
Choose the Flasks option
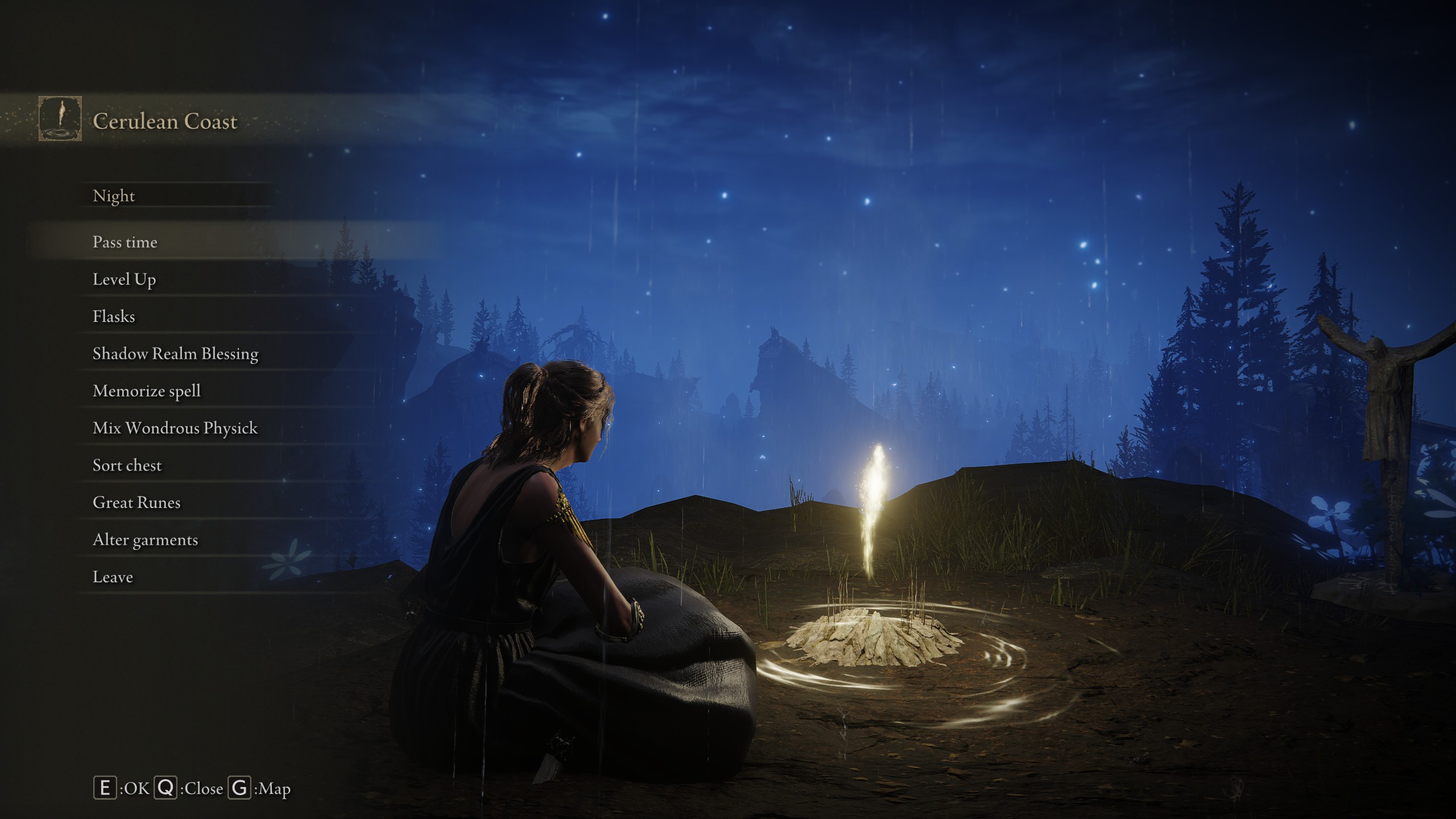(x=114, y=317)
